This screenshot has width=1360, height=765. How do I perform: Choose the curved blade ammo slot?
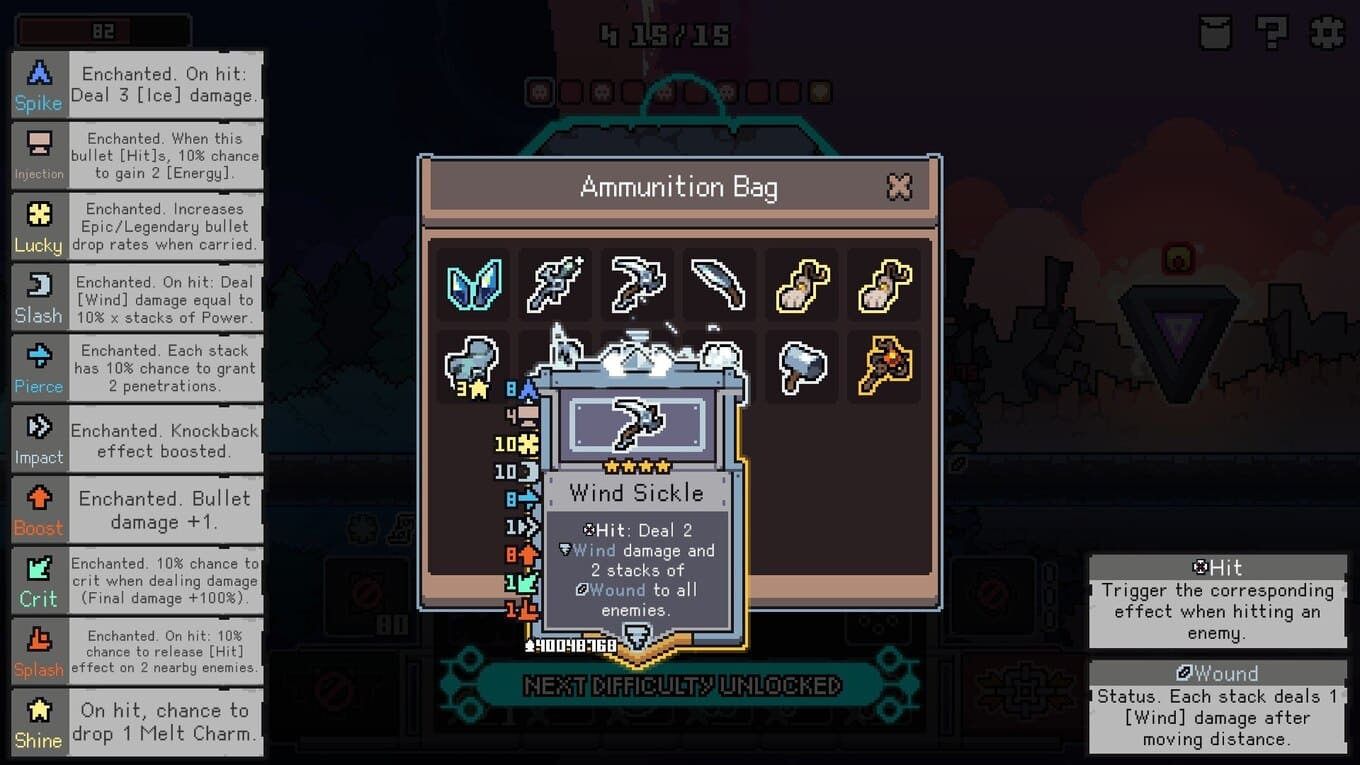pyautogui.click(x=719, y=286)
